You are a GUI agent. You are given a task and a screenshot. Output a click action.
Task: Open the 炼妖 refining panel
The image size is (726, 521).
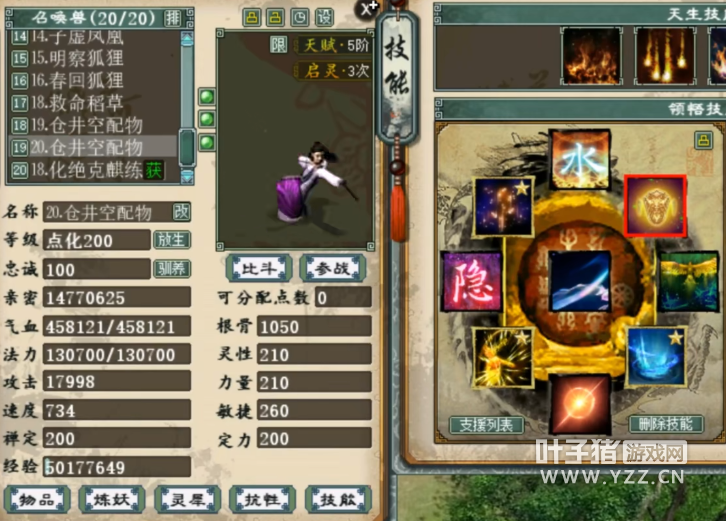(113, 499)
